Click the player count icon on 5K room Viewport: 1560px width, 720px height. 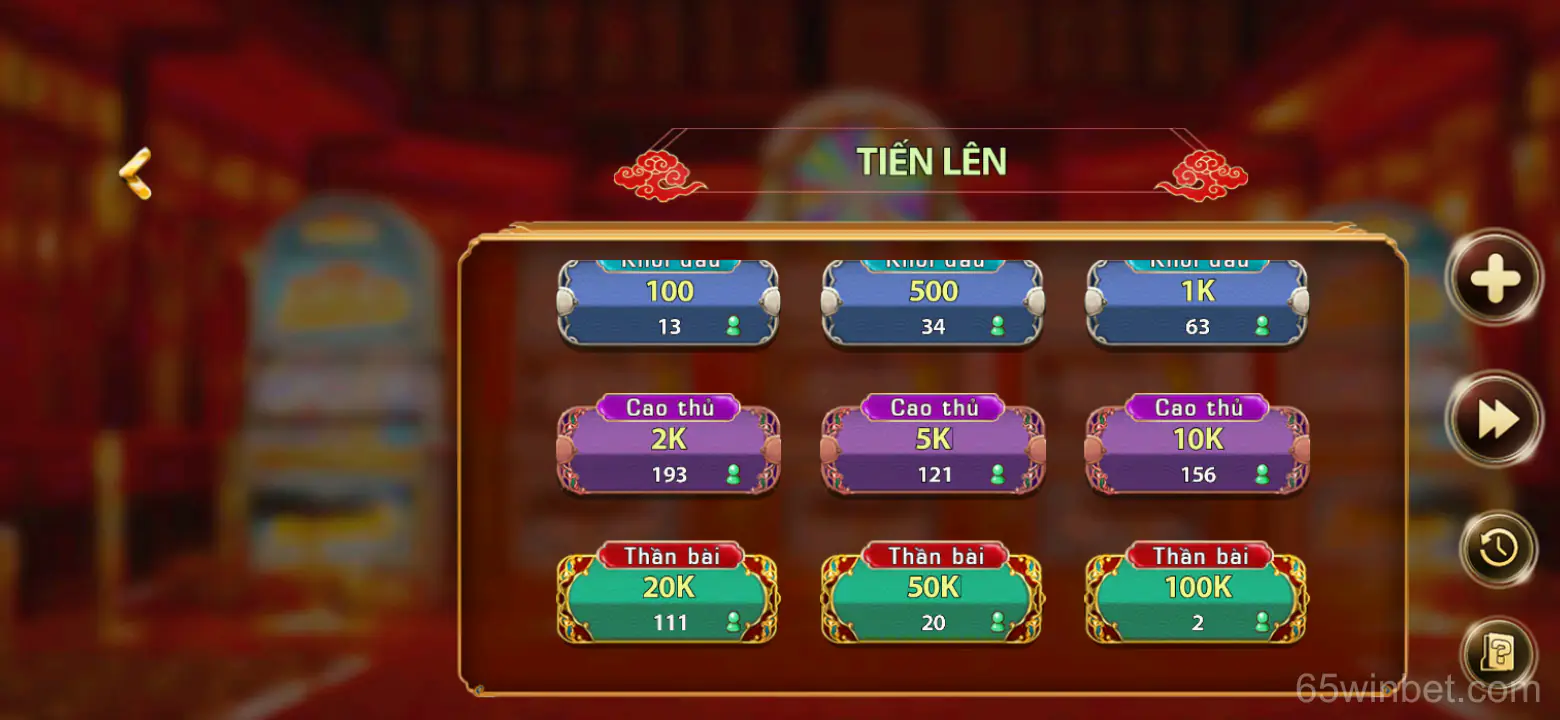pyautogui.click(x=999, y=475)
